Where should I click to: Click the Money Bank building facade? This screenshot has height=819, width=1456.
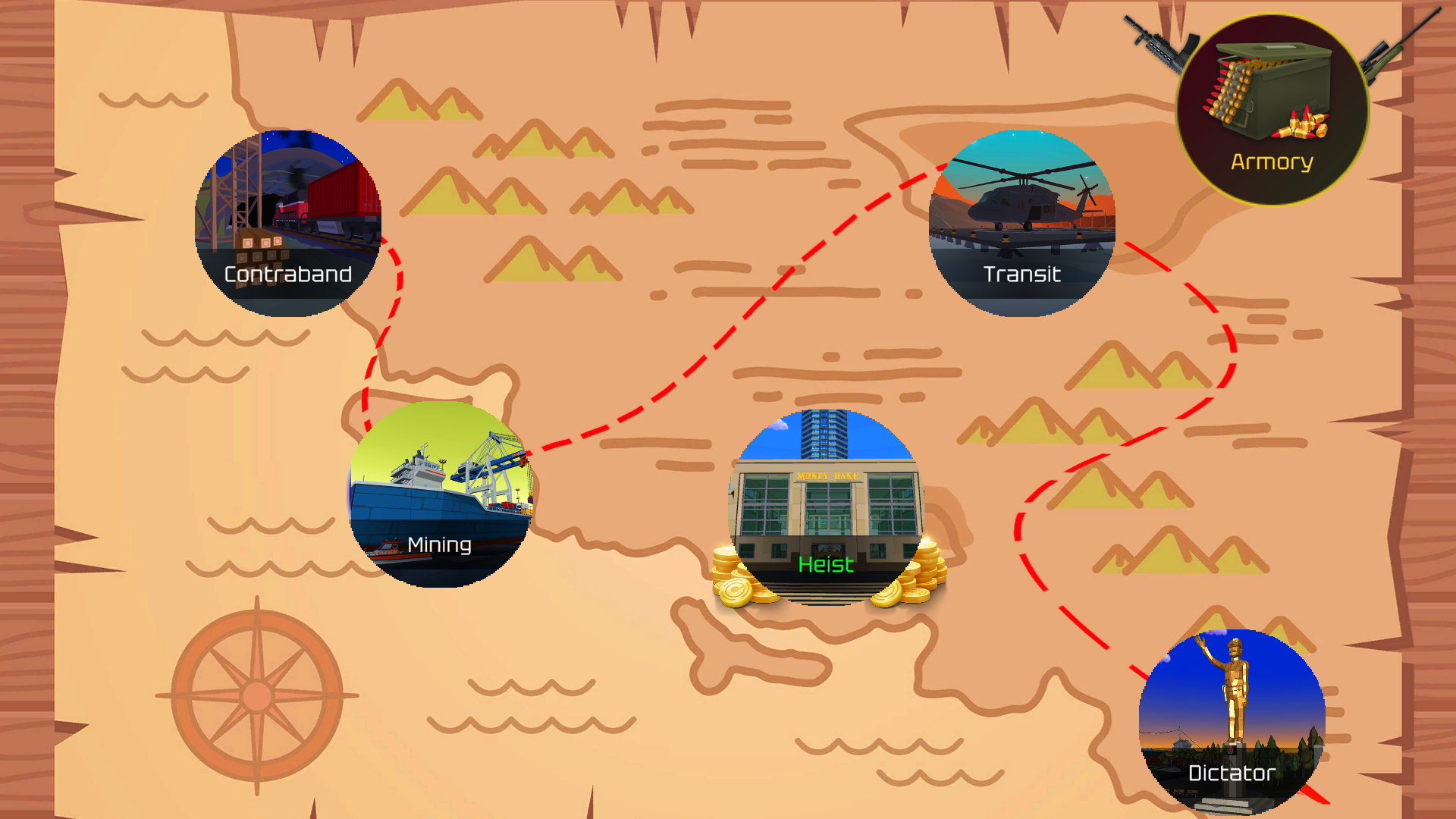coord(827,493)
